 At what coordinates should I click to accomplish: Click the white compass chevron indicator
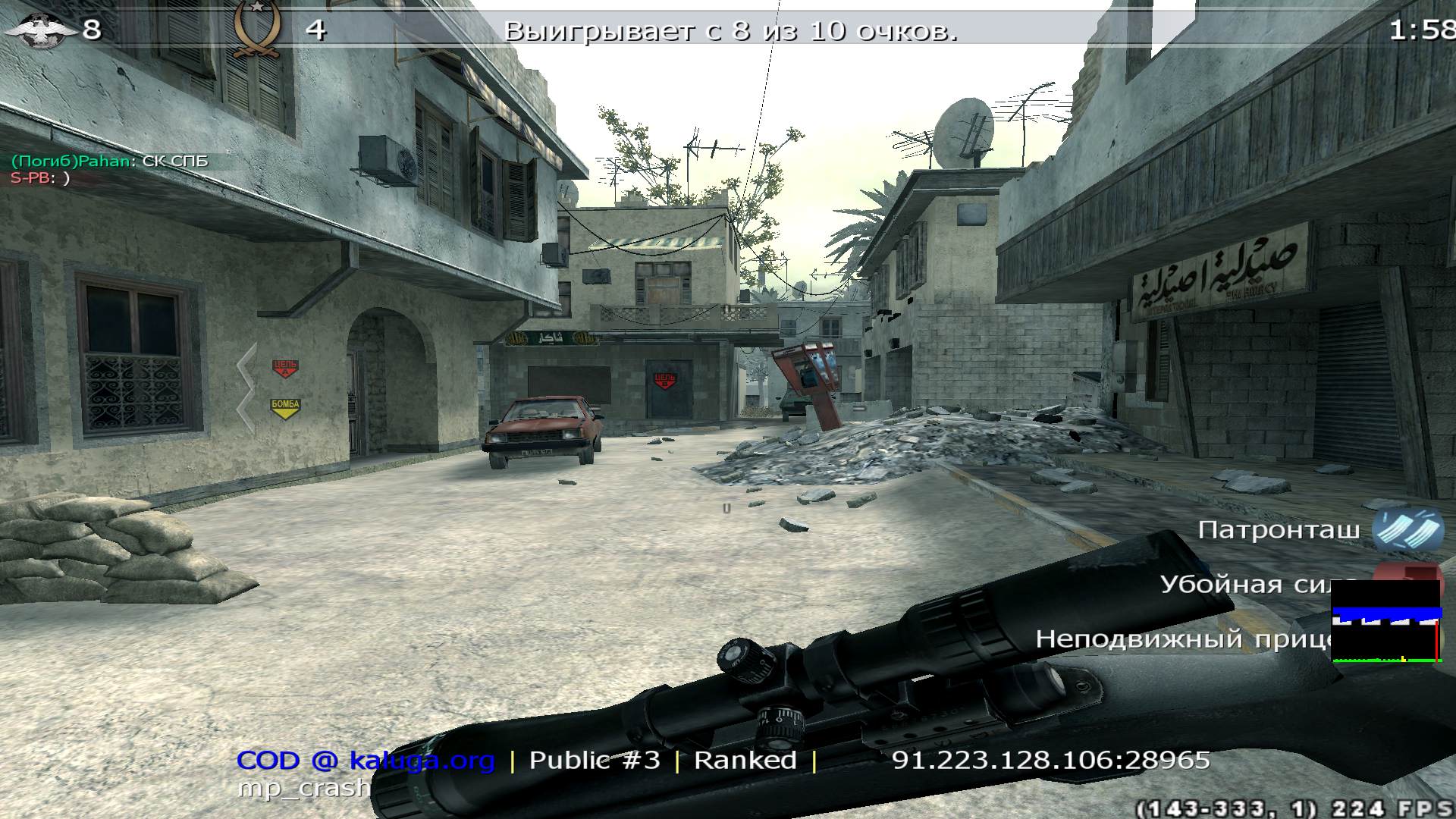pos(249,383)
